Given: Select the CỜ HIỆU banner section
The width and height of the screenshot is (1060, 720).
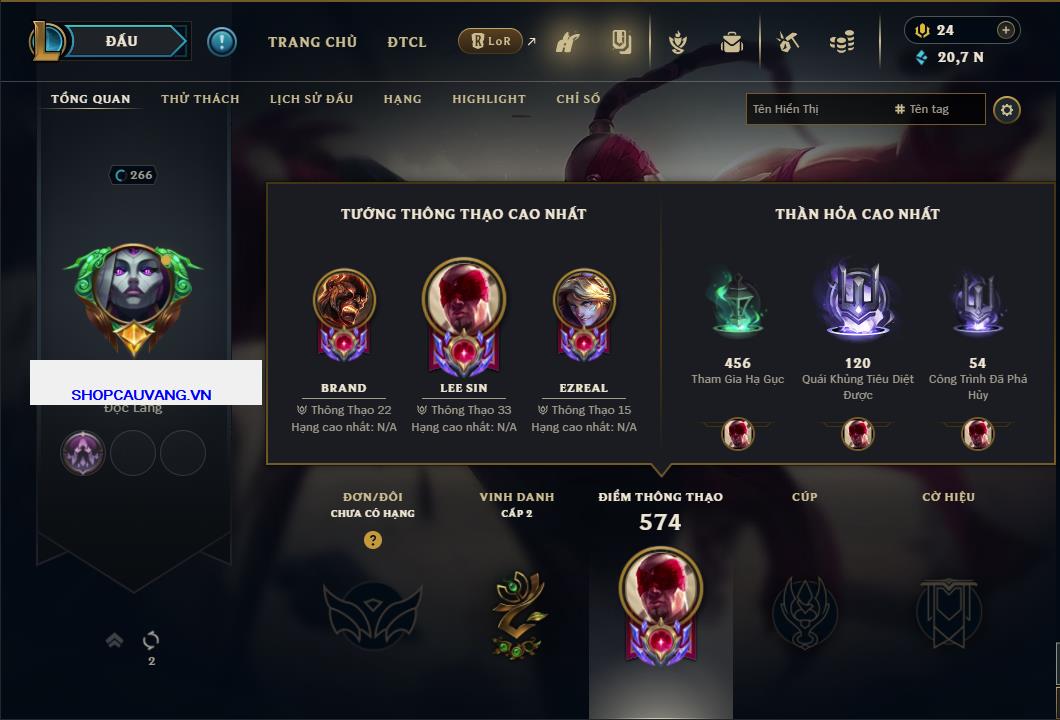Looking at the screenshot, I should coord(948,612).
